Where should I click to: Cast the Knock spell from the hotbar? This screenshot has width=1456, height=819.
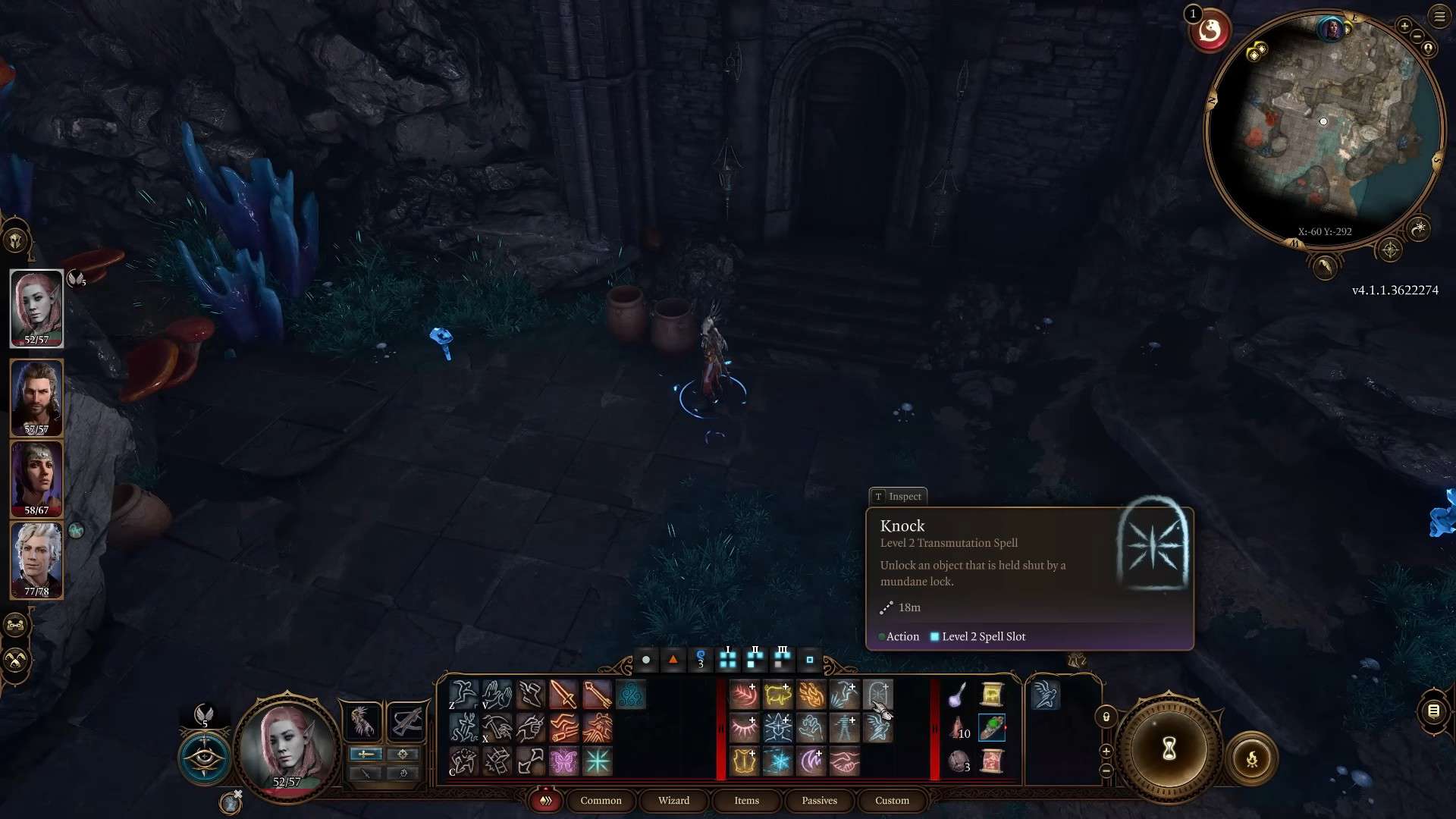click(x=880, y=695)
